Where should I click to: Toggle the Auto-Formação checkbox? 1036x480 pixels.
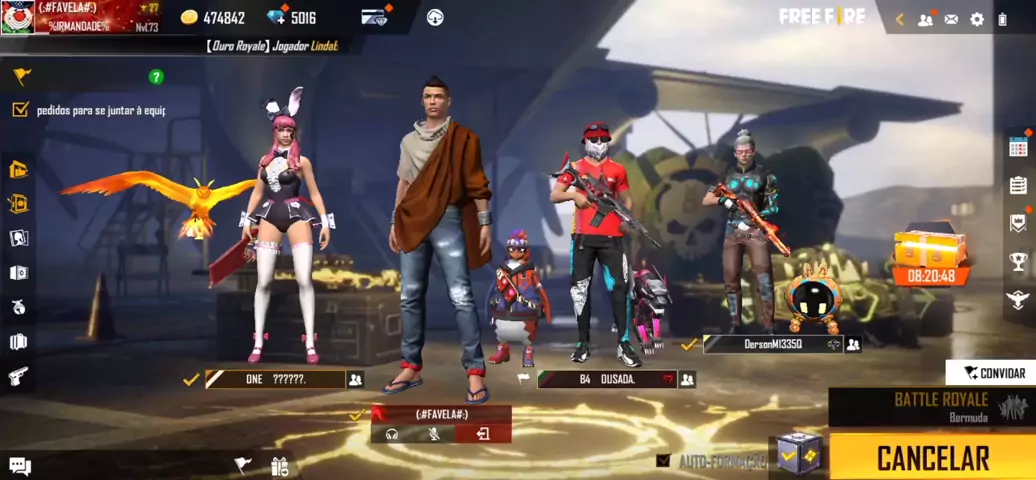[x=664, y=461]
